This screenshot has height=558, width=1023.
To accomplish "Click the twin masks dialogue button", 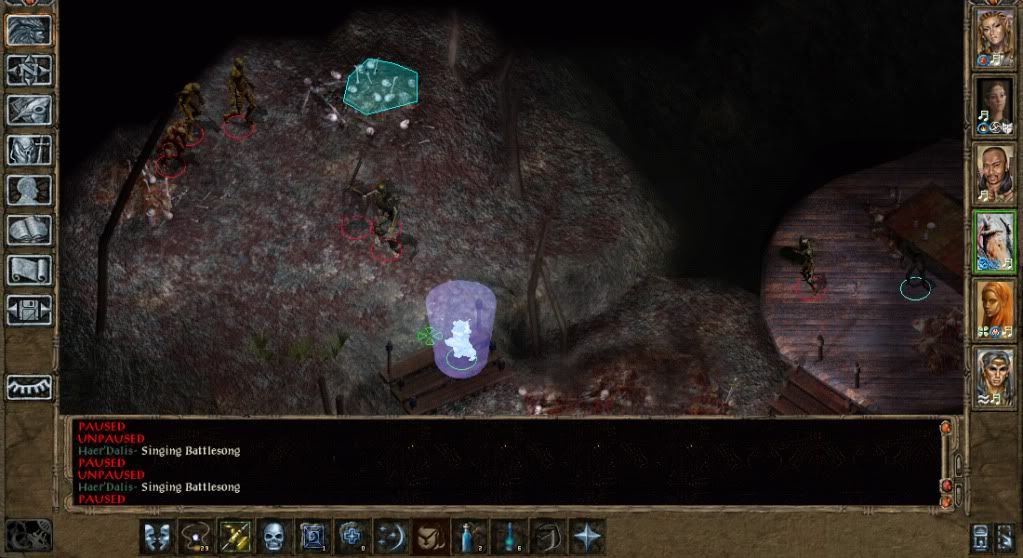I will click(155, 535).
